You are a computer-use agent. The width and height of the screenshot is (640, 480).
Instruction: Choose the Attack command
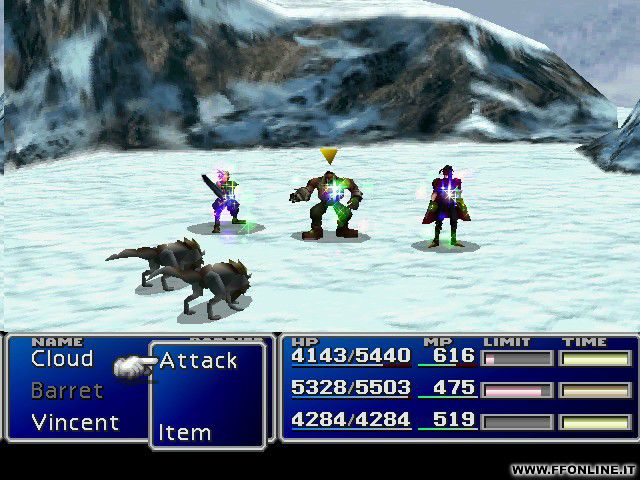pyautogui.click(x=198, y=361)
